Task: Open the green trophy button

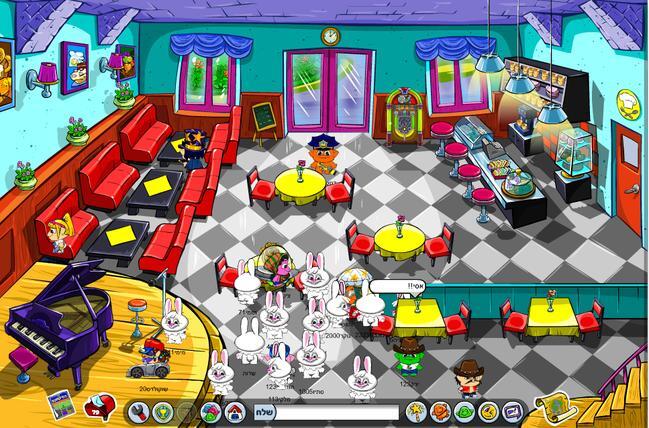Action: click(x=162, y=411)
